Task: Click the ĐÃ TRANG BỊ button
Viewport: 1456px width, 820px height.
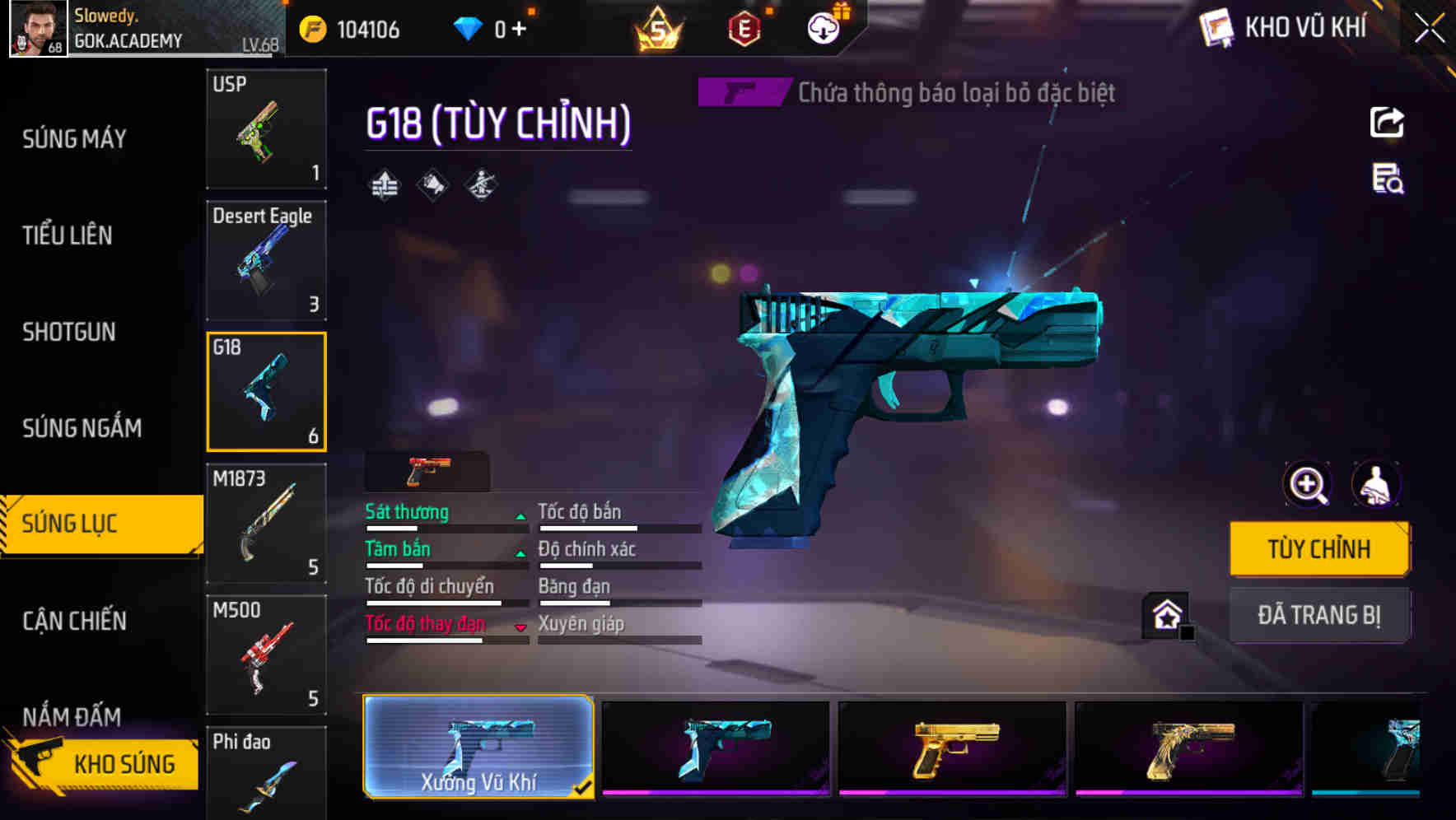Action: (x=1319, y=615)
